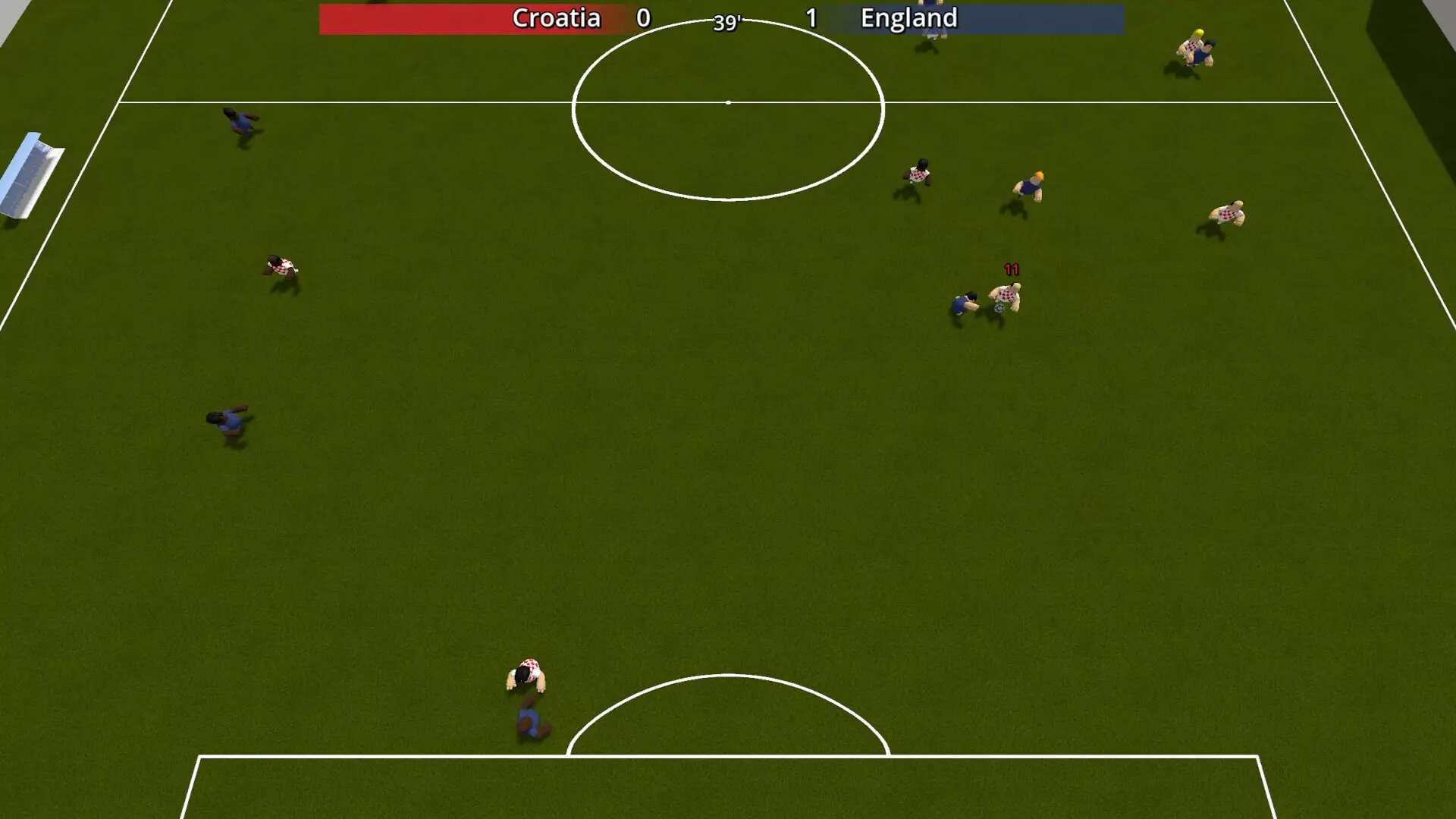Select the England player below the center circle
Image resolution: width=1456 pixels, height=819 pixels.
(531, 722)
